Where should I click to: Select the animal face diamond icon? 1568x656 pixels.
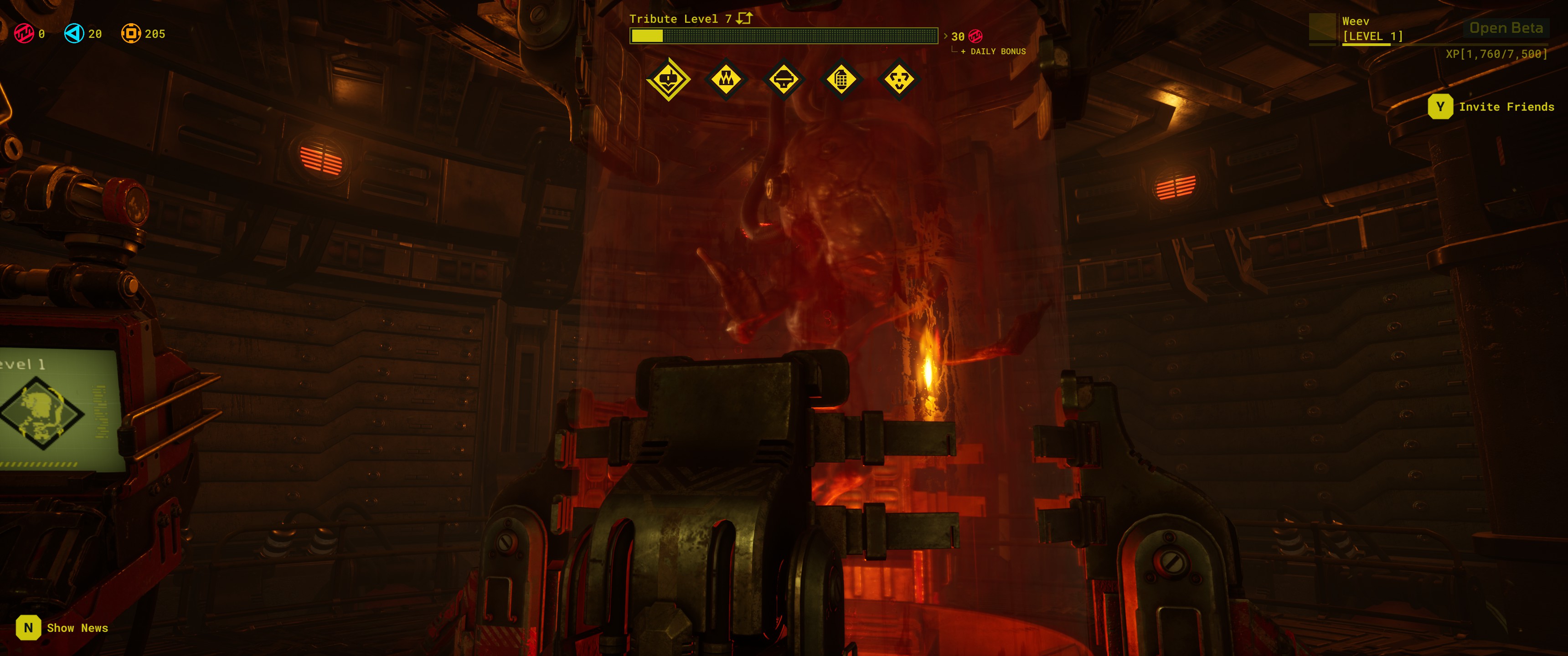899,79
